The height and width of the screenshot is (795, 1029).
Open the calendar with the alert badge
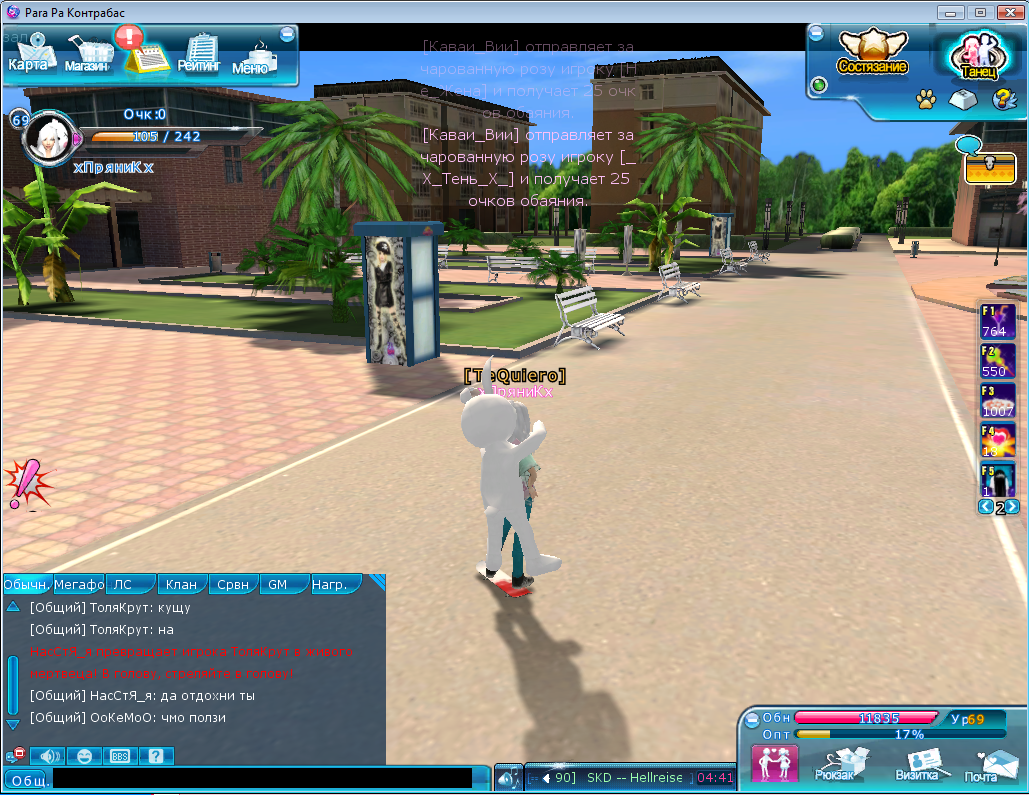[x=145, y=52]
